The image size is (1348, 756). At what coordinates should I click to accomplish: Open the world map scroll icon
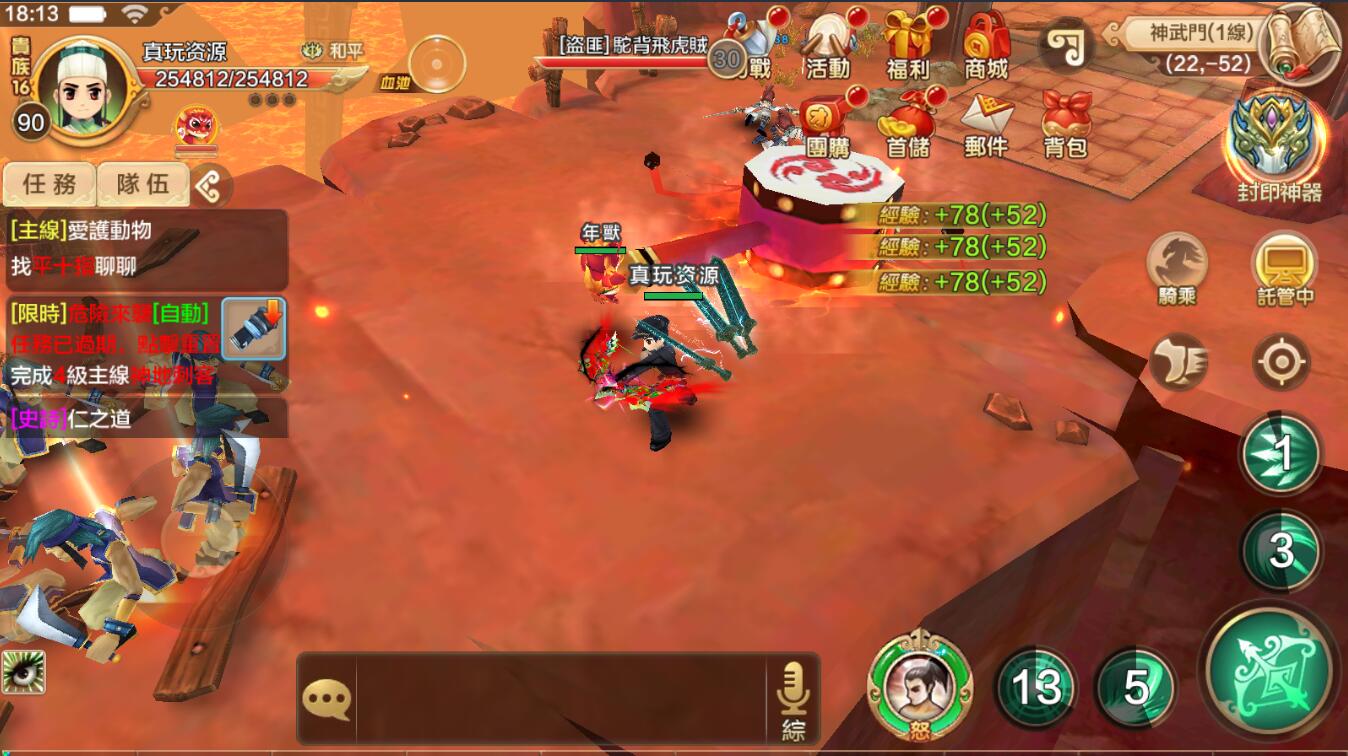tap(1300, 45)
